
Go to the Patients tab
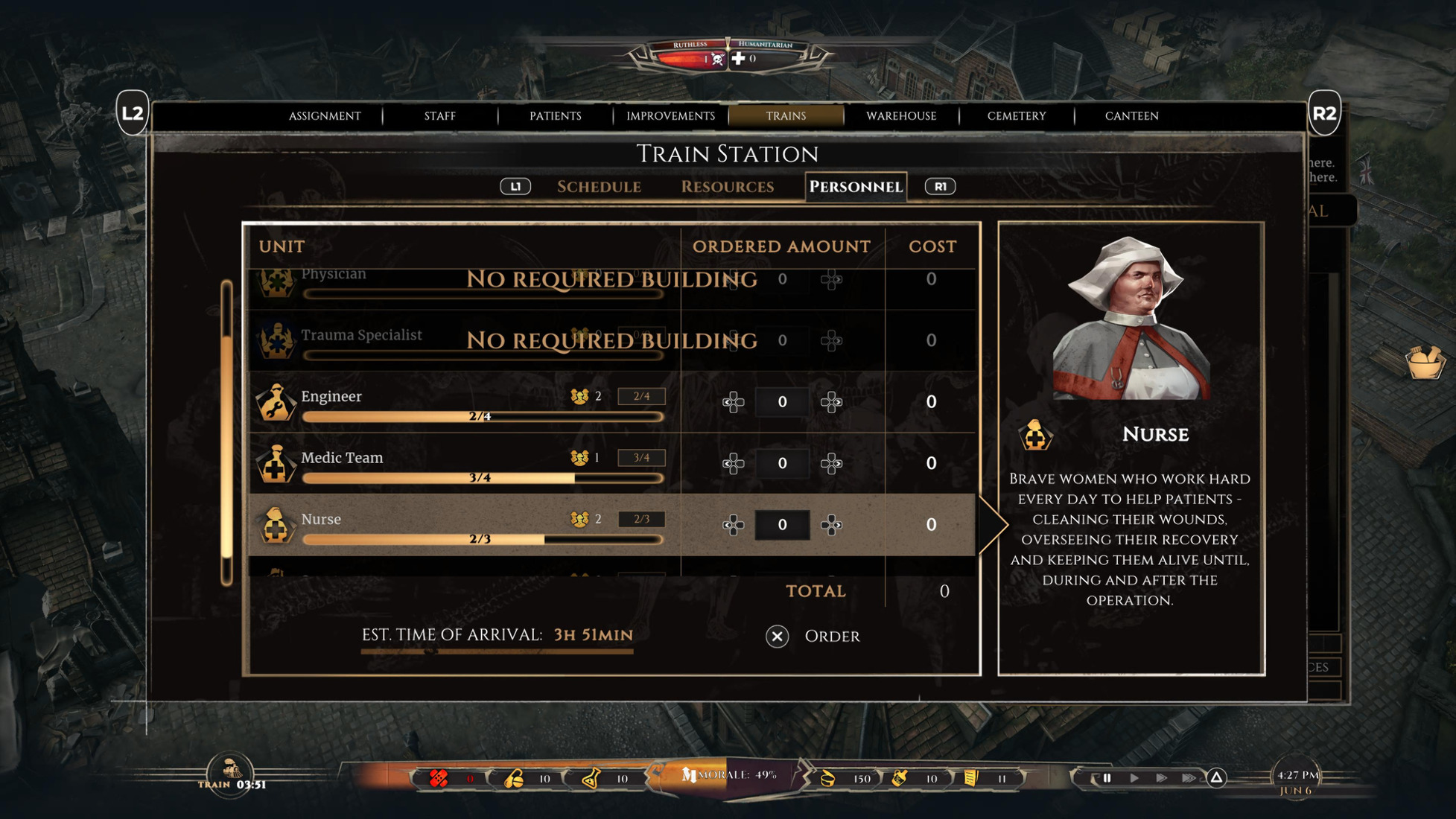pyautogui.click(x=555, y=115)
